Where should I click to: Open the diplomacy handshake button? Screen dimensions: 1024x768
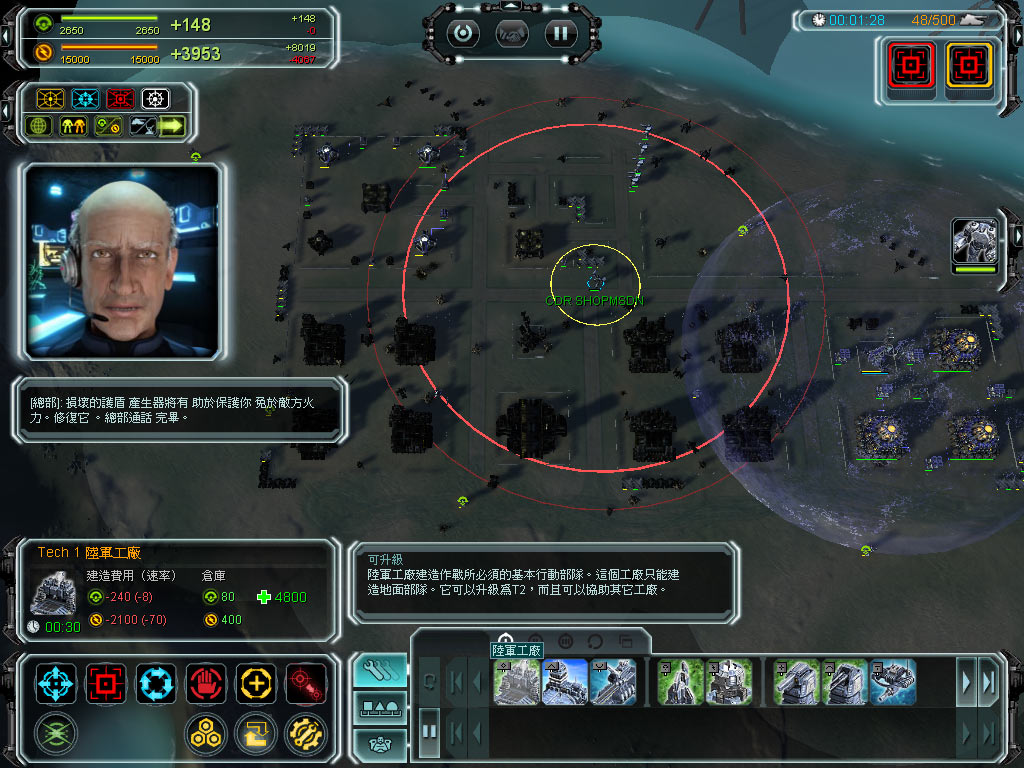coord(511,33)
